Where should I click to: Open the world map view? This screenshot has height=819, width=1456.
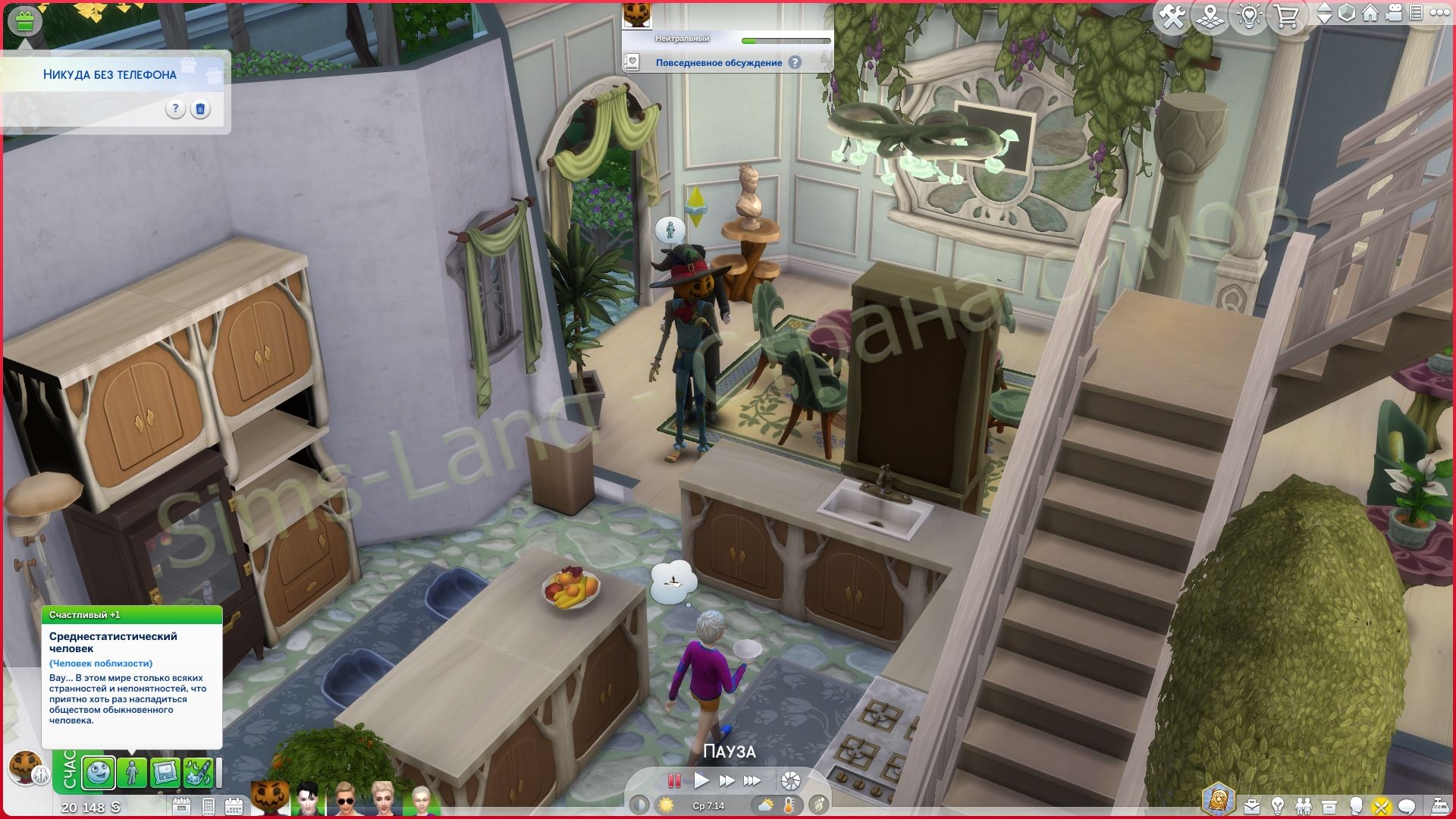tap(1210, 17)
